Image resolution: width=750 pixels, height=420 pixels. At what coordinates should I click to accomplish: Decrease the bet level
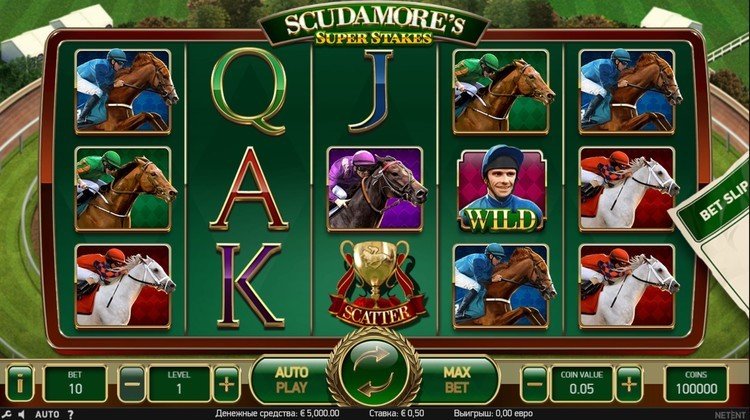tap(133, 383)
